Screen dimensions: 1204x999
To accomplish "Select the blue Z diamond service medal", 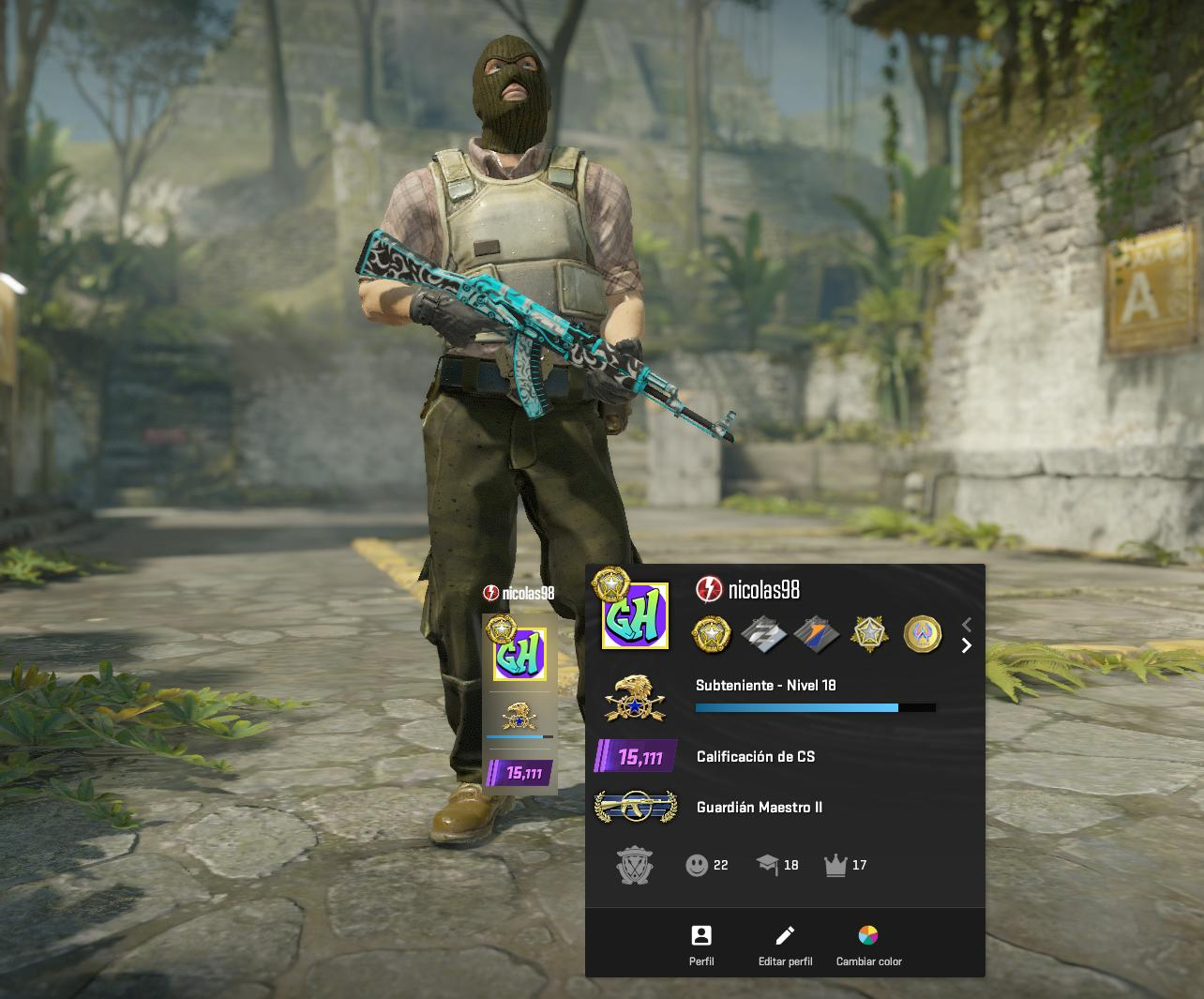I will pos(763,634).
